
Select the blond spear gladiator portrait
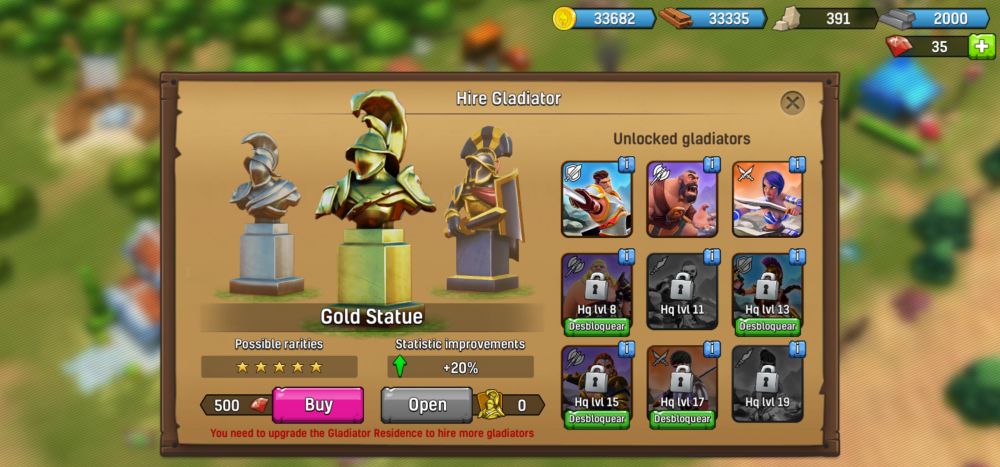tap(596, 200)
